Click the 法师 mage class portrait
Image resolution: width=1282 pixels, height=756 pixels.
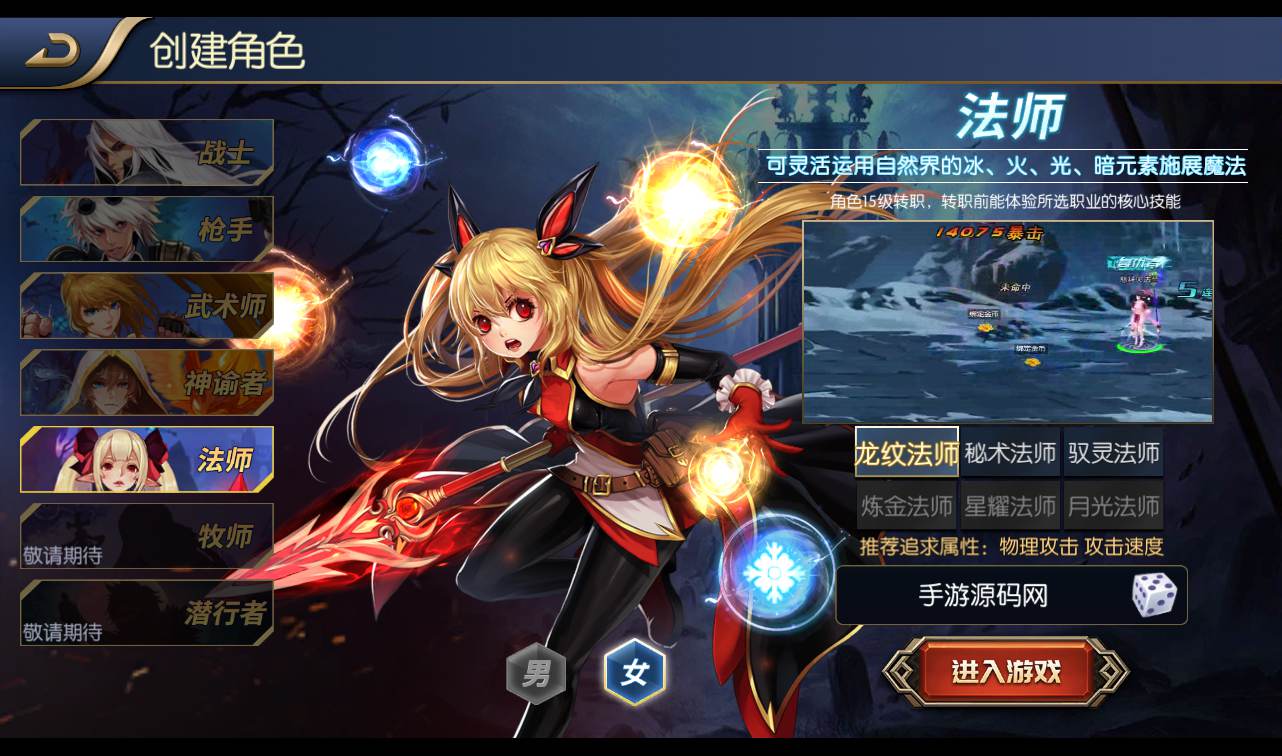[146, 460]
